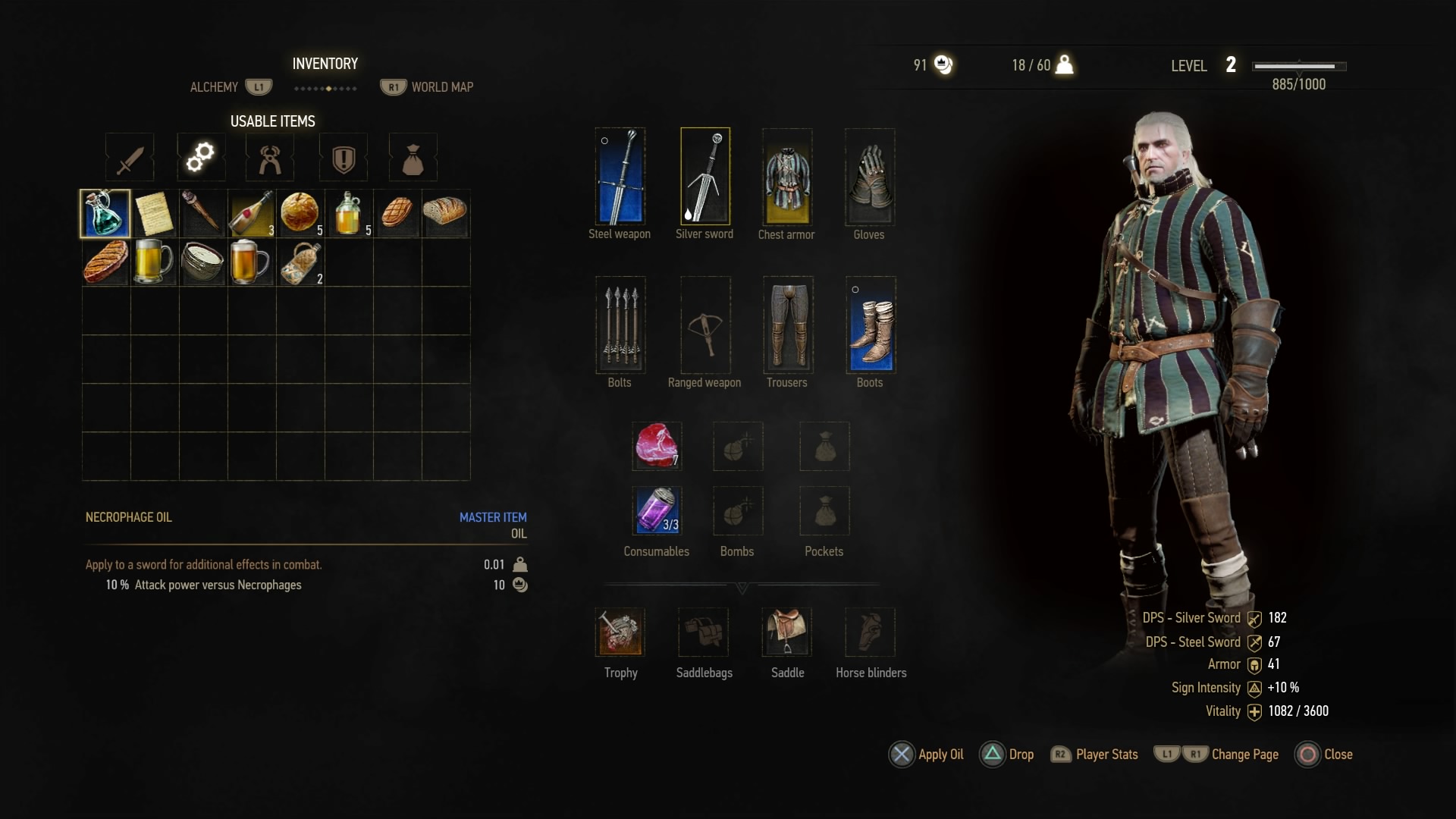Click the level experience progress bar
The height and width of the screenshot is (819, 1456).
(1299, 66)
